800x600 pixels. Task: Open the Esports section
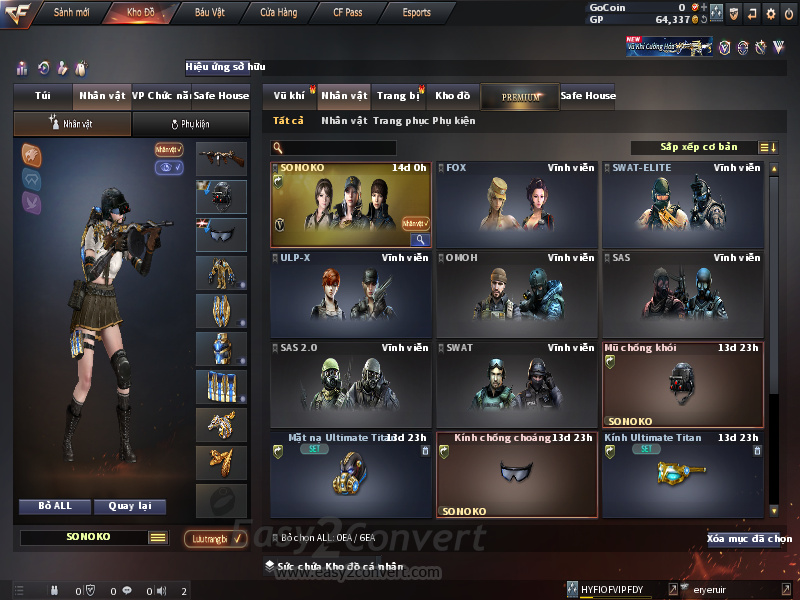click(416, 13)
